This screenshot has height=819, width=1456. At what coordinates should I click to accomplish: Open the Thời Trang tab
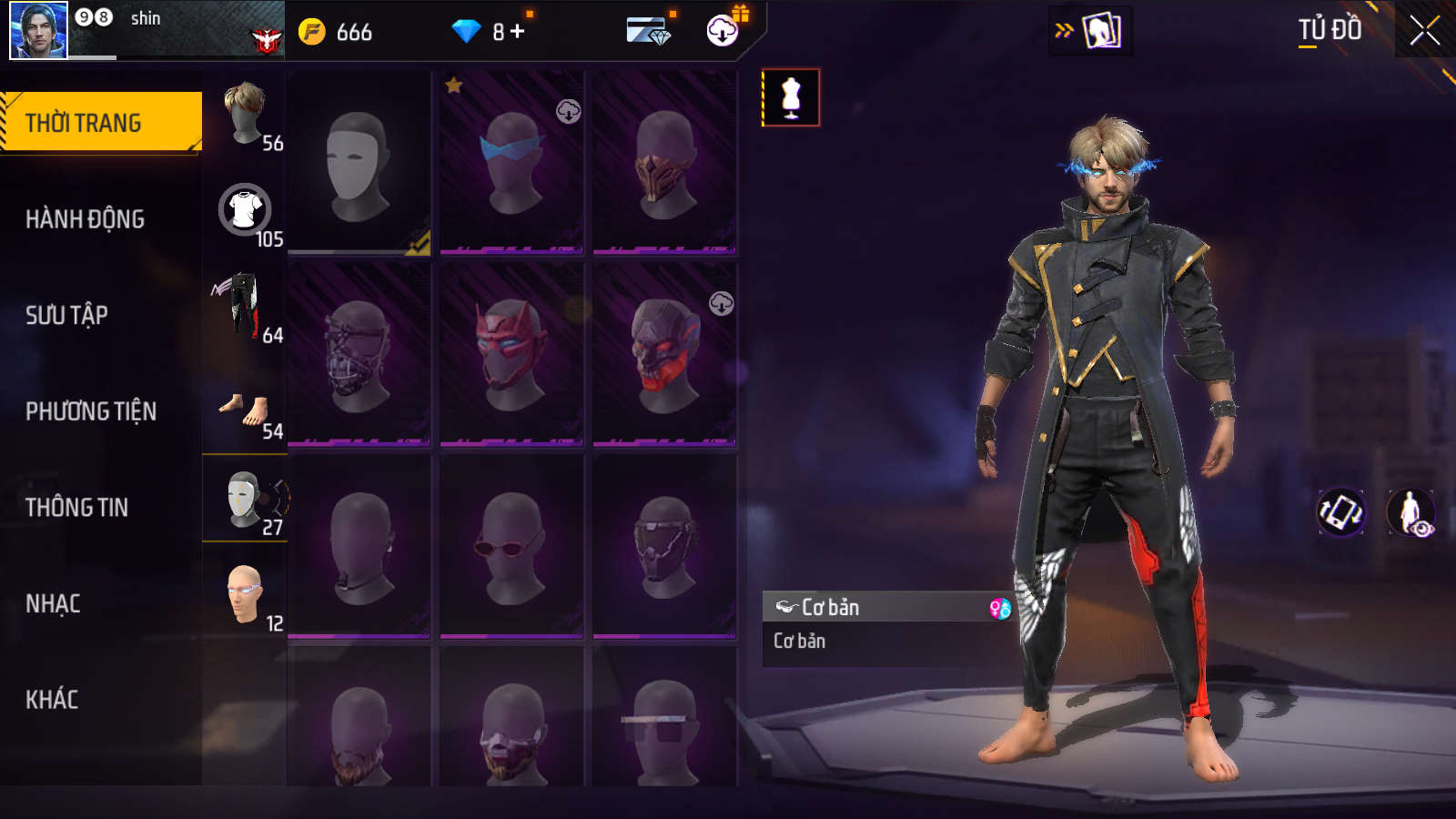(x=100, y=122)
